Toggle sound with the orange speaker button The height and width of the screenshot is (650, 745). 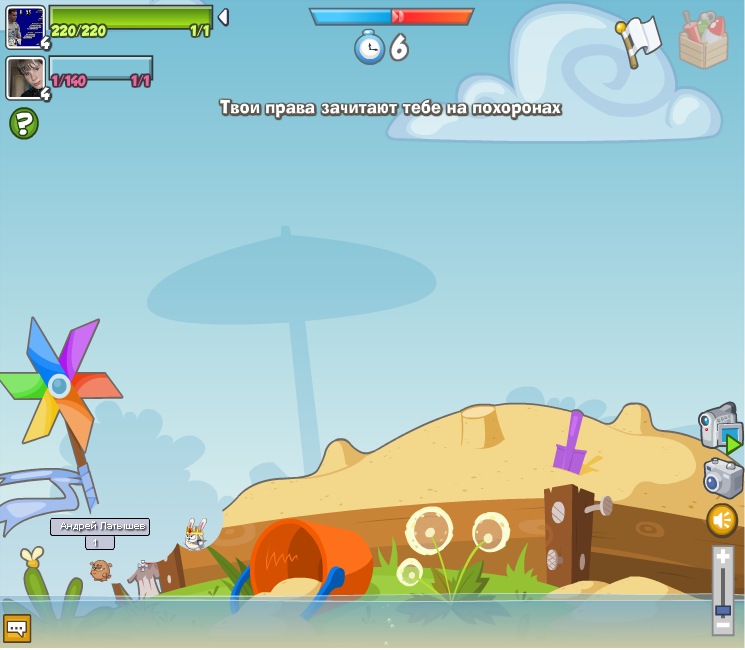pyautogui.click(x=722, y=520)
